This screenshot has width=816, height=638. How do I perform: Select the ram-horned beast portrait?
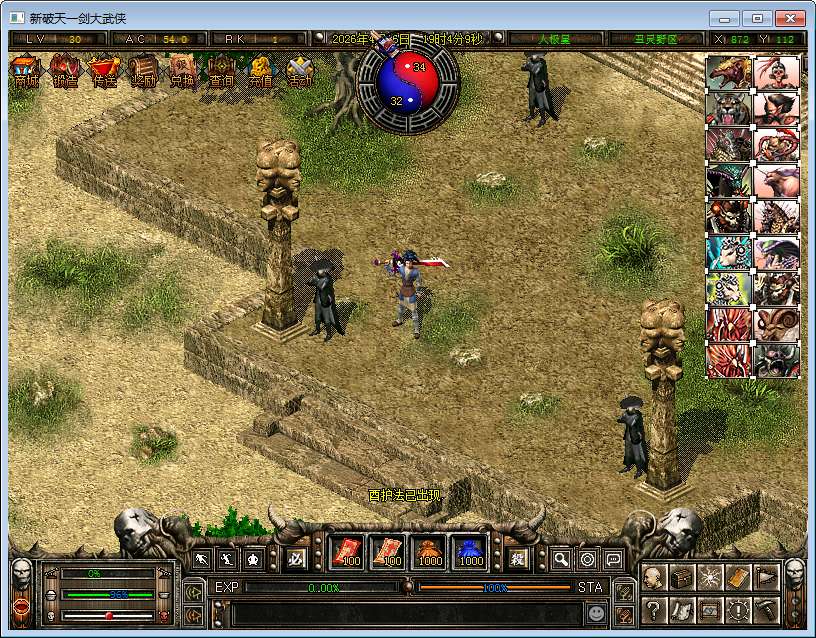[777, 324]
